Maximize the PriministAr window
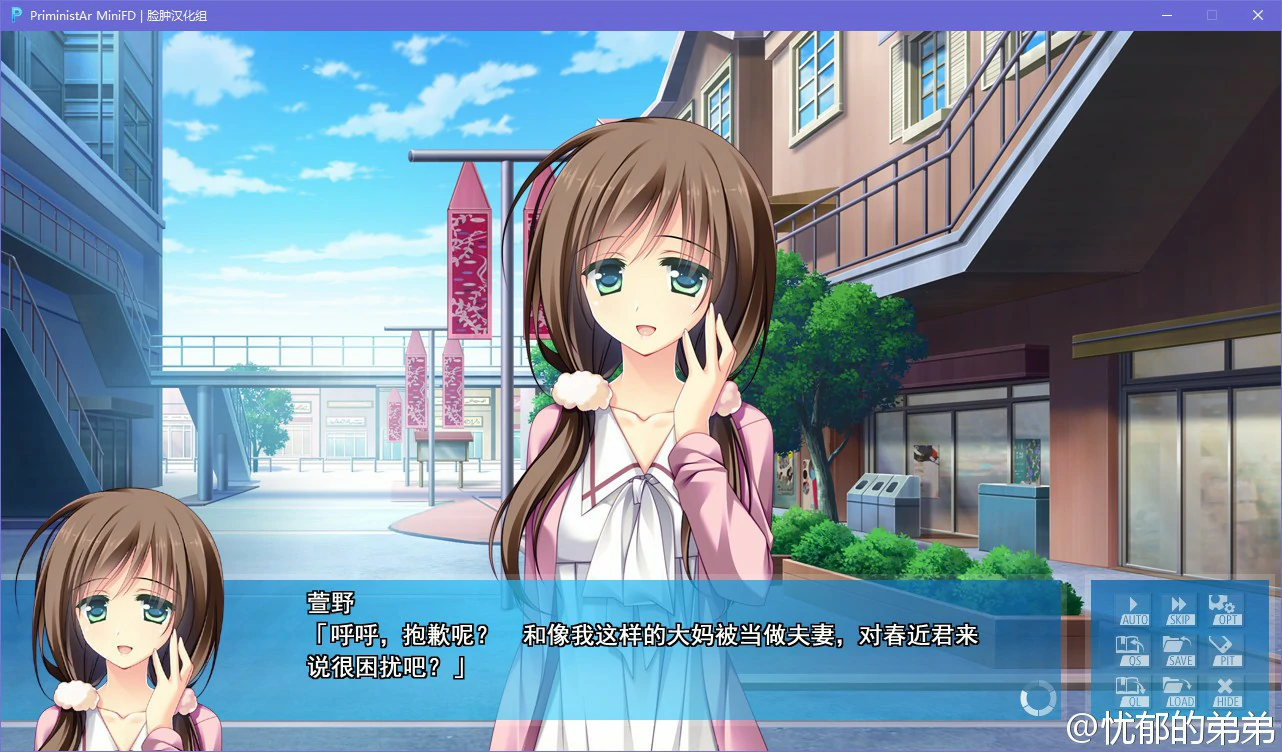This screenshot has width=1282, height=752. pyautogui.click(x=1211, y=15)
